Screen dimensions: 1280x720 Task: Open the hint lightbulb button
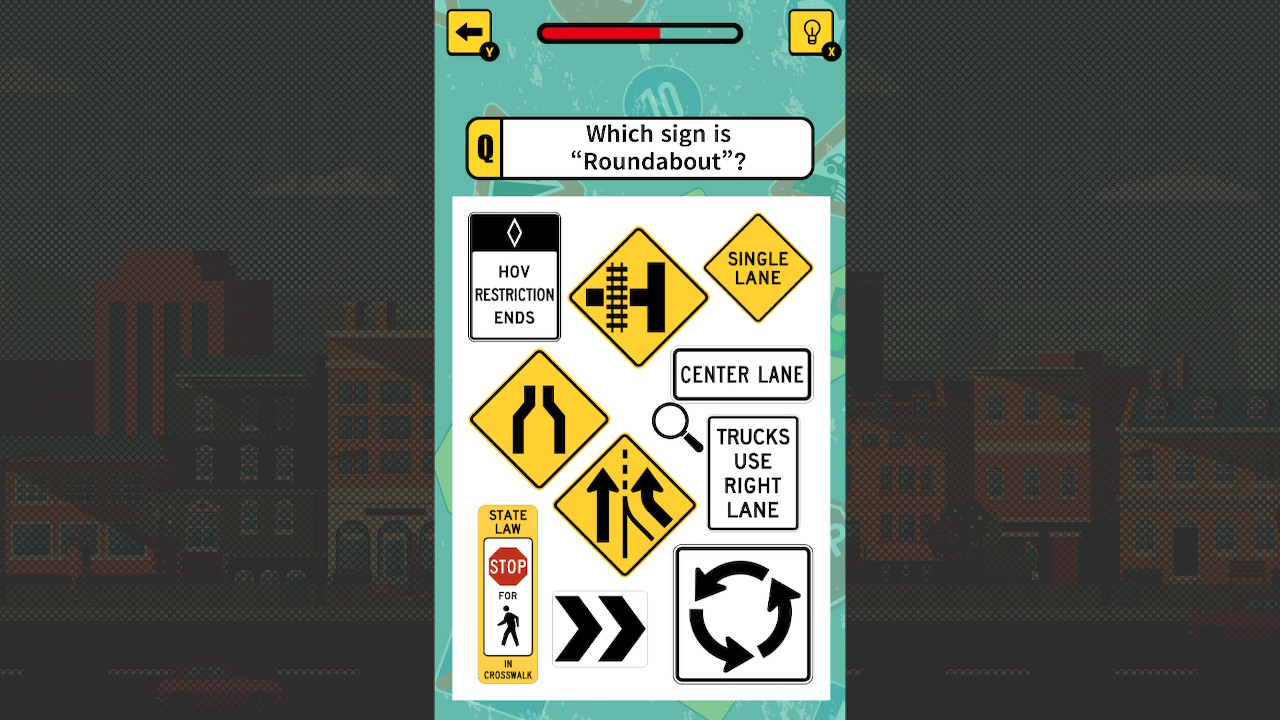[x=813, y=30]
